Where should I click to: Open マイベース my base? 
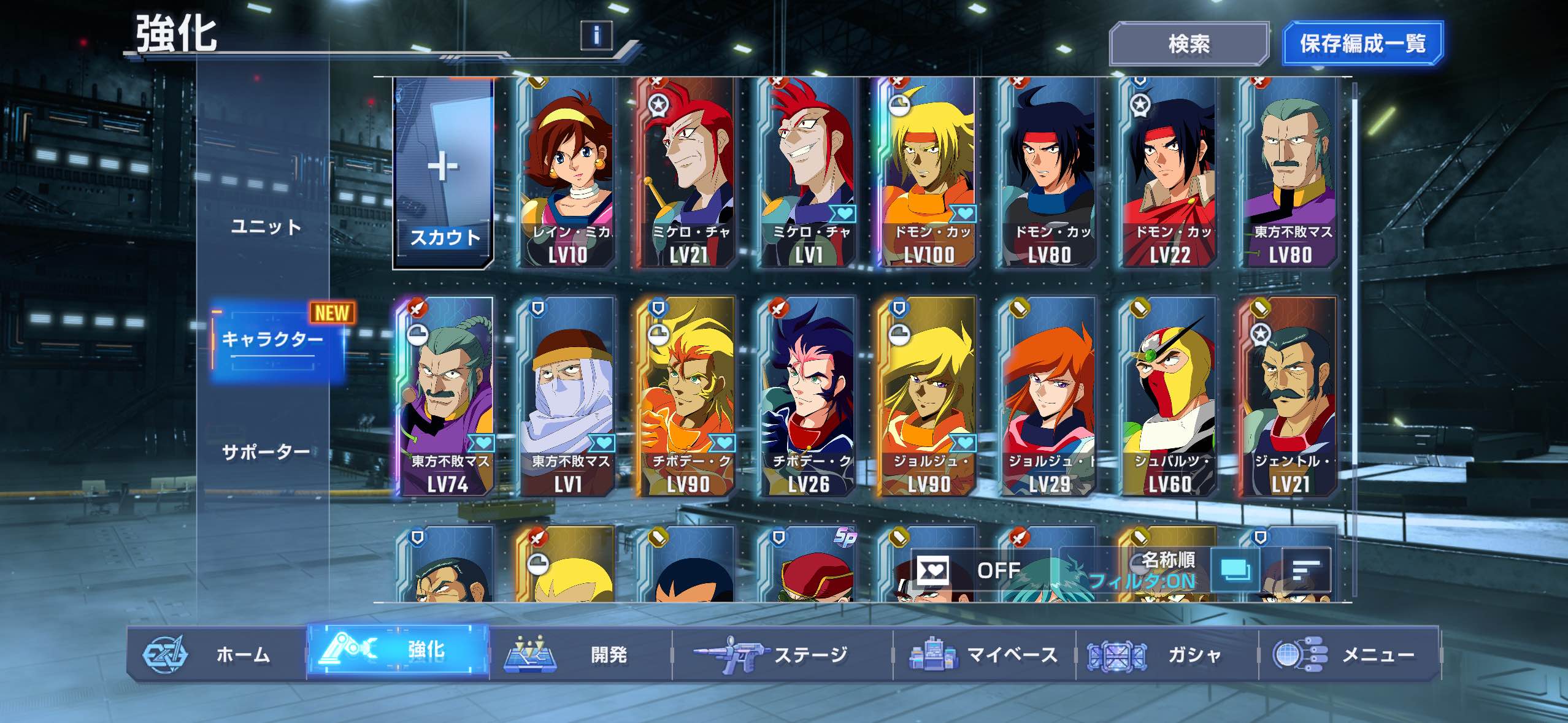tap(984, 654)
